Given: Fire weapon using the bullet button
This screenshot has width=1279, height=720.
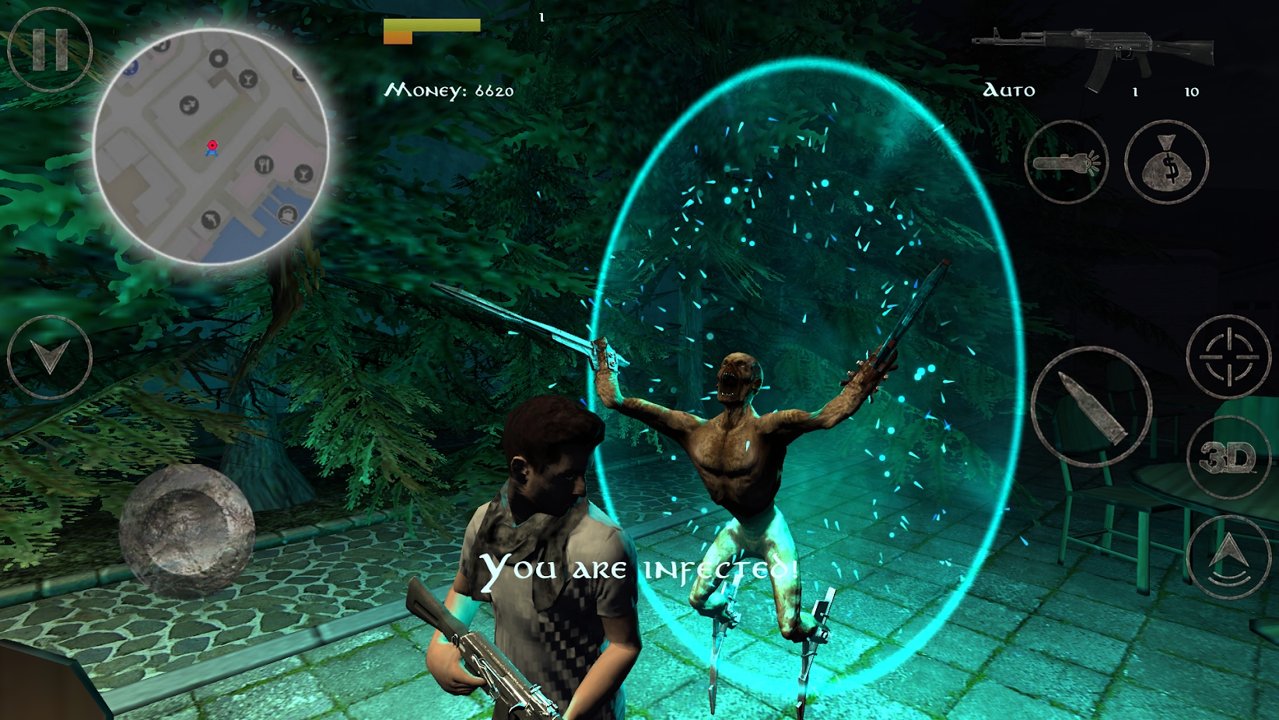Looking at the screenshot, I should point(1091,408).
